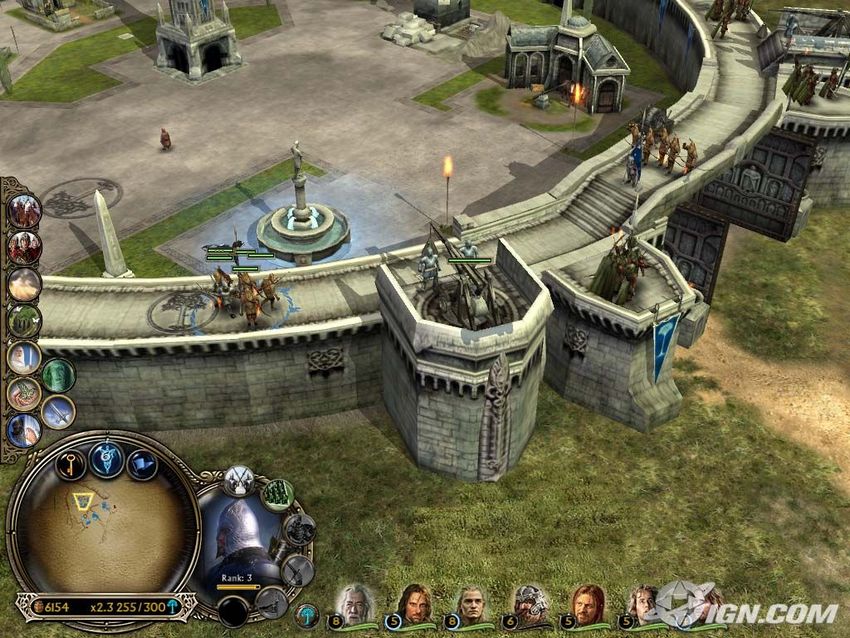Select the blue flag button above minimap
850x638 pixels.
click(142, 465)
